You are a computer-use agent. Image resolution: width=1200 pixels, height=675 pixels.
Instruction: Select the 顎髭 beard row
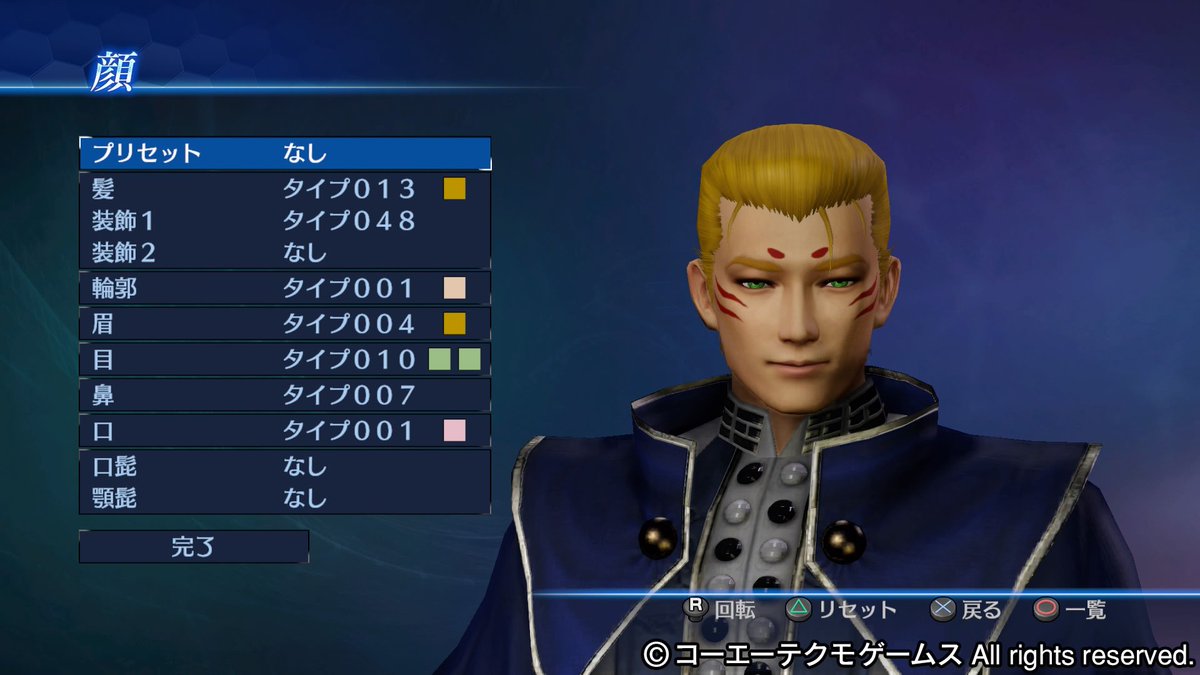285,497
